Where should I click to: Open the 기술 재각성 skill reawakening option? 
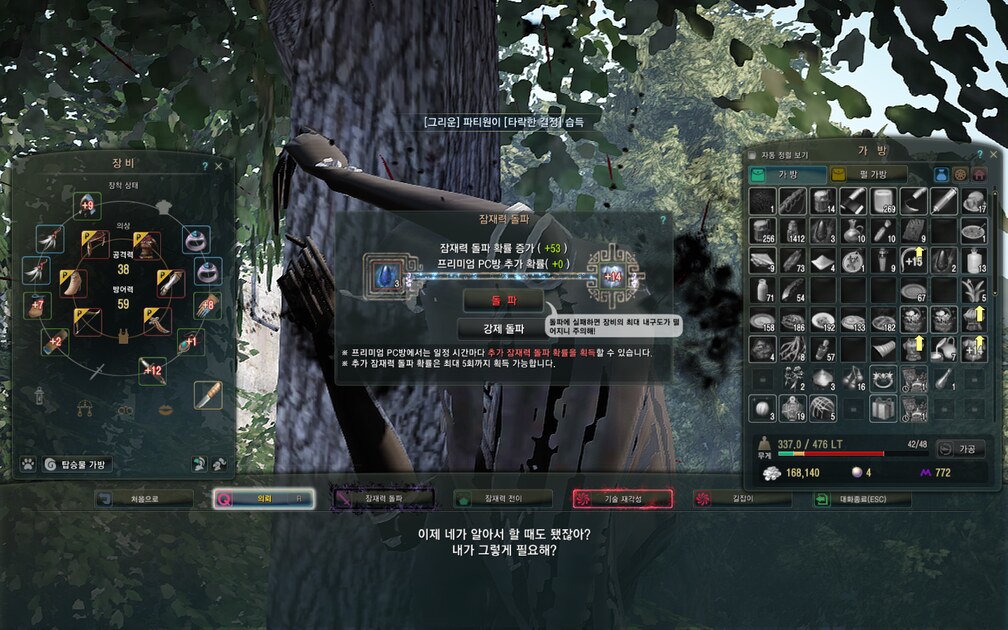pos(623,498)
